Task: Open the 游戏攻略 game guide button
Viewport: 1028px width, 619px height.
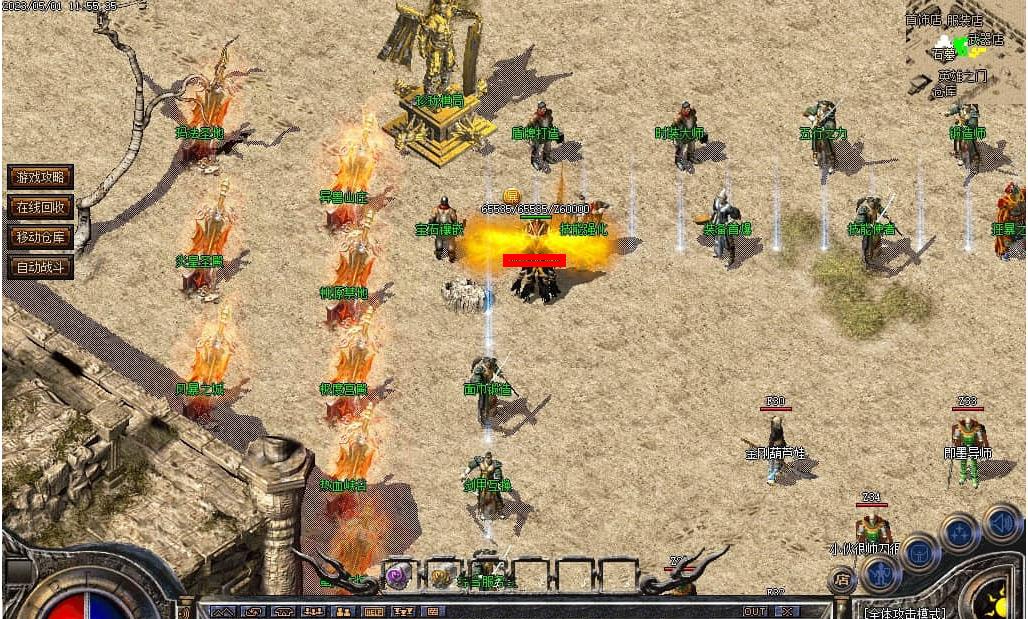Action: click(40, 177)
